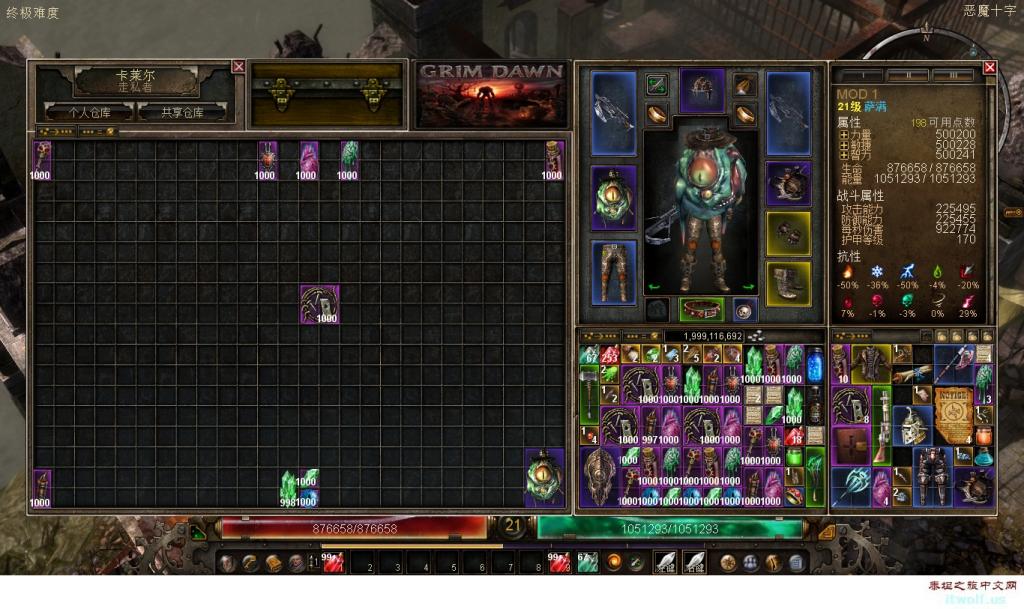
Task: Toggle the weapon swap button
Action: point(657,84)
